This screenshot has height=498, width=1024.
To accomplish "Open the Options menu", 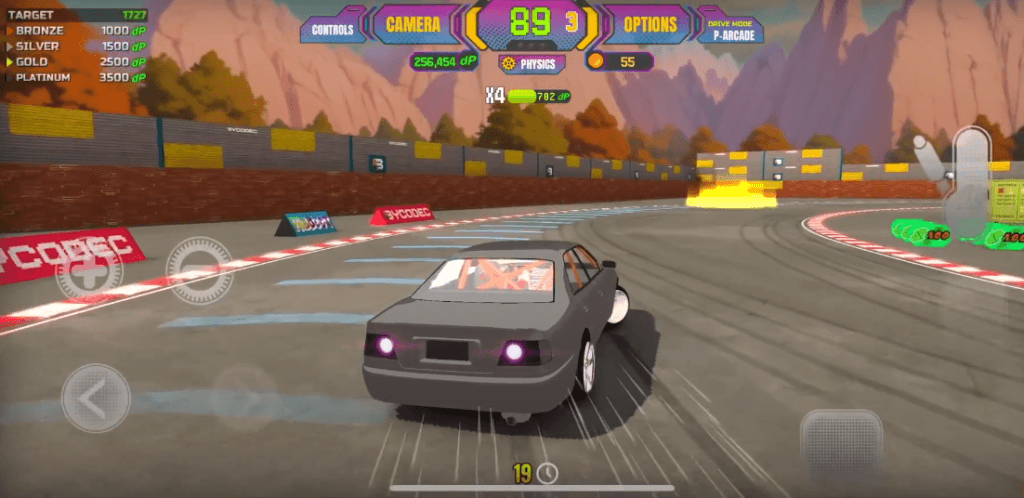I will tap(650, 24).
